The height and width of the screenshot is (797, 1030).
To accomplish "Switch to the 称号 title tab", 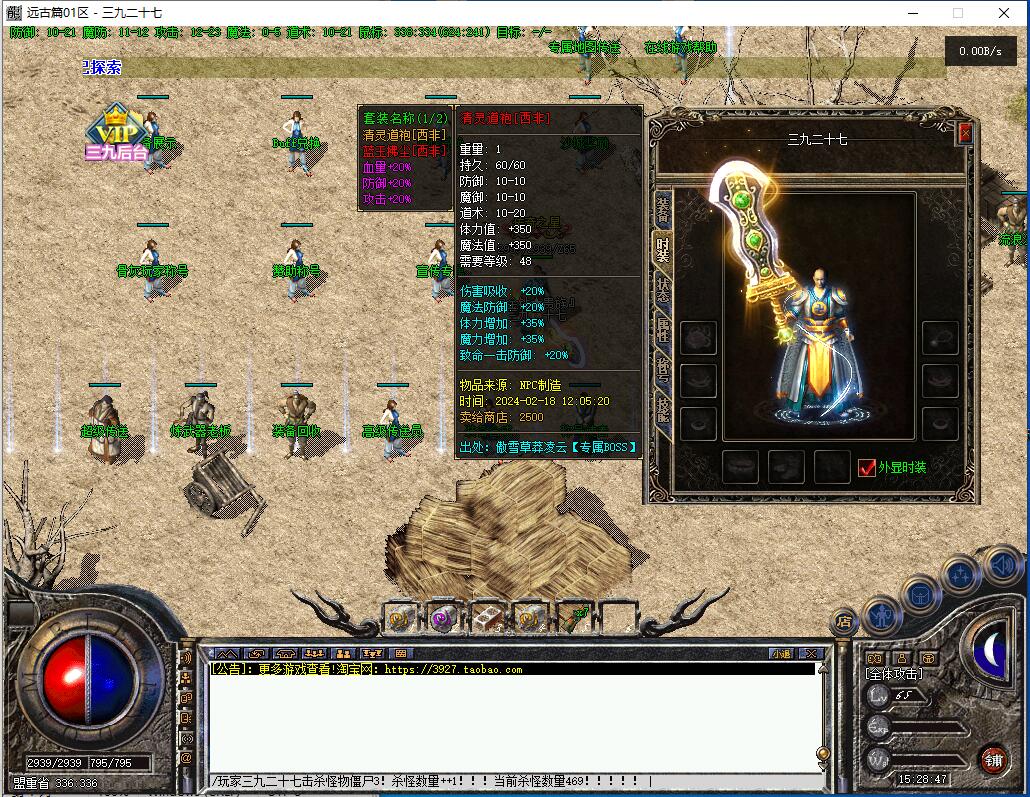I will point(663,368).
